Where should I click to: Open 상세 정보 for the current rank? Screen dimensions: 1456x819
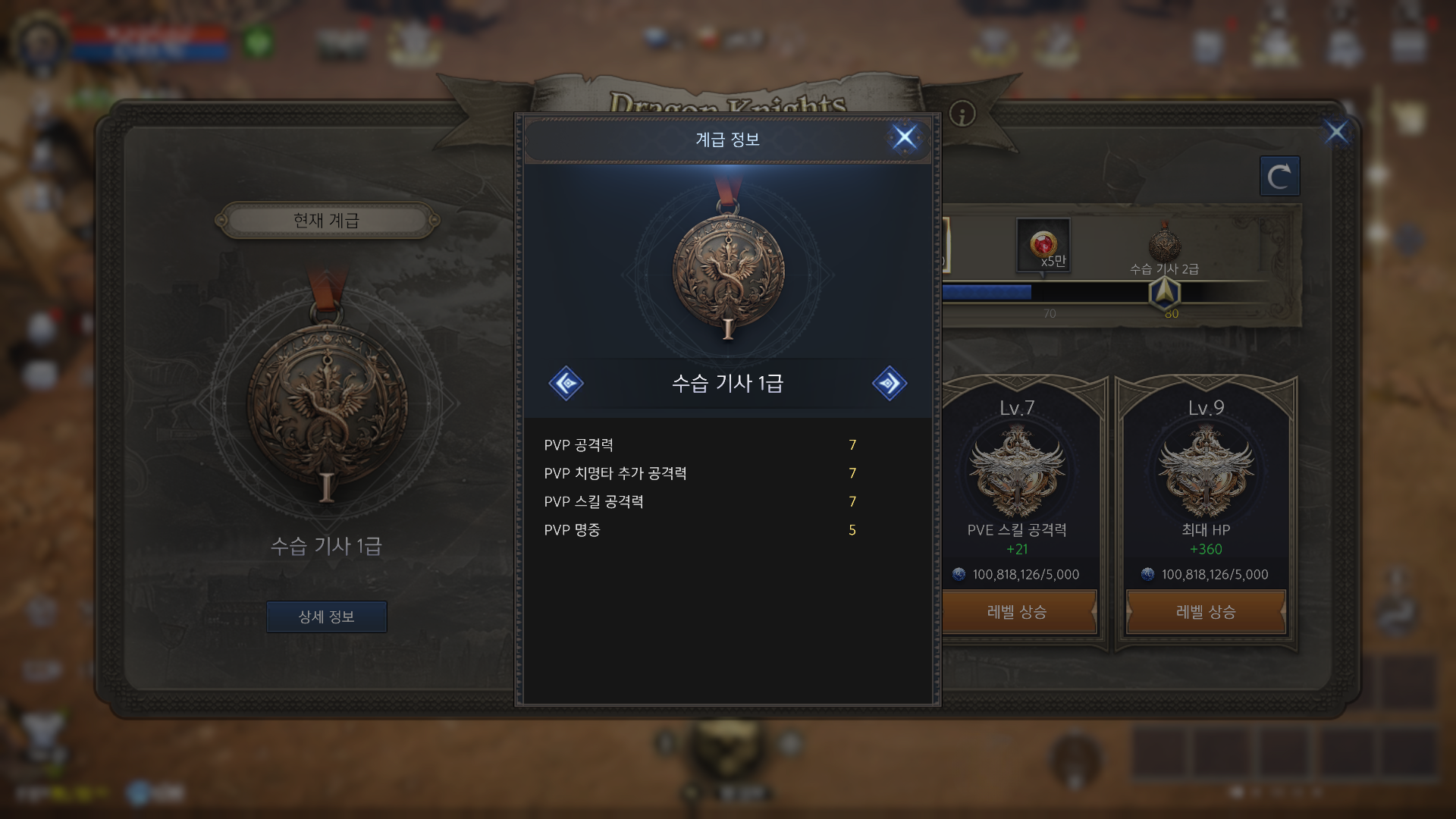pos(326,617)
